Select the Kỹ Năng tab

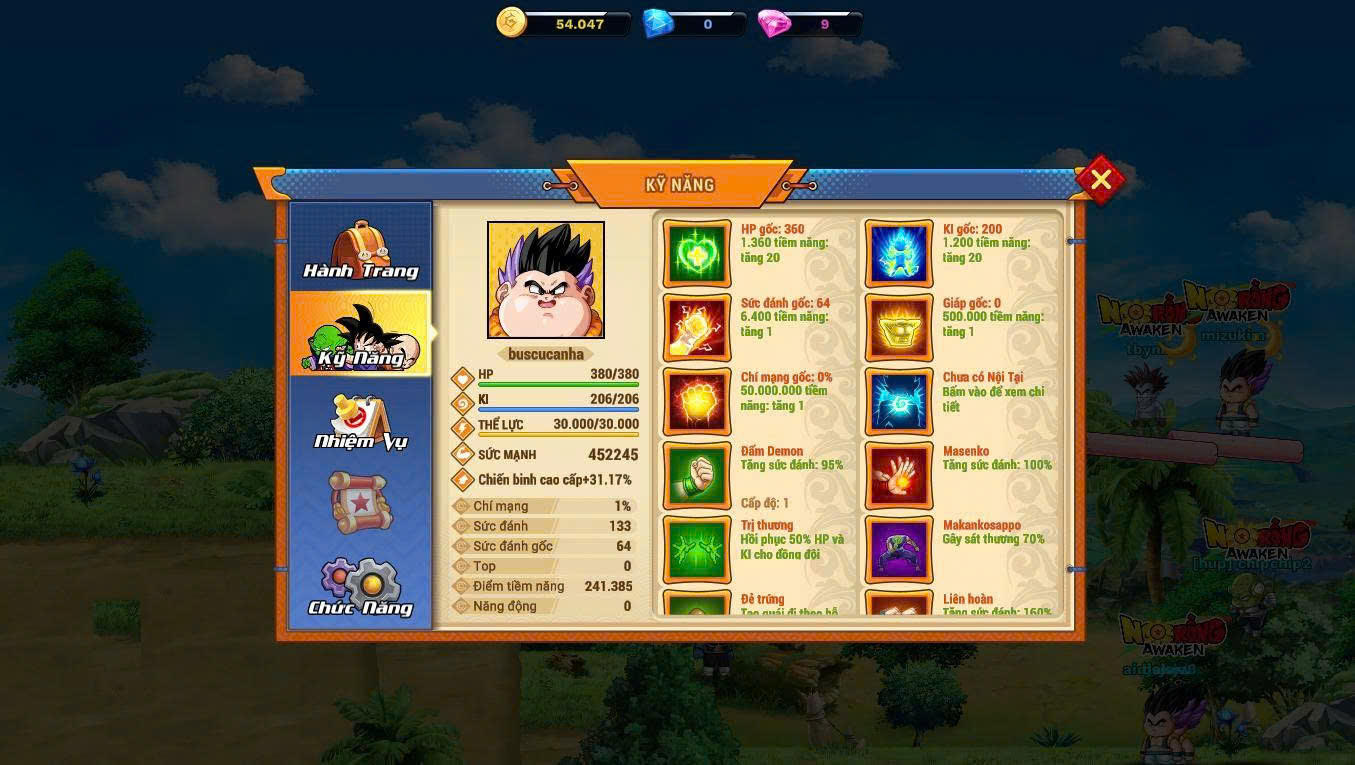point(360,334)
